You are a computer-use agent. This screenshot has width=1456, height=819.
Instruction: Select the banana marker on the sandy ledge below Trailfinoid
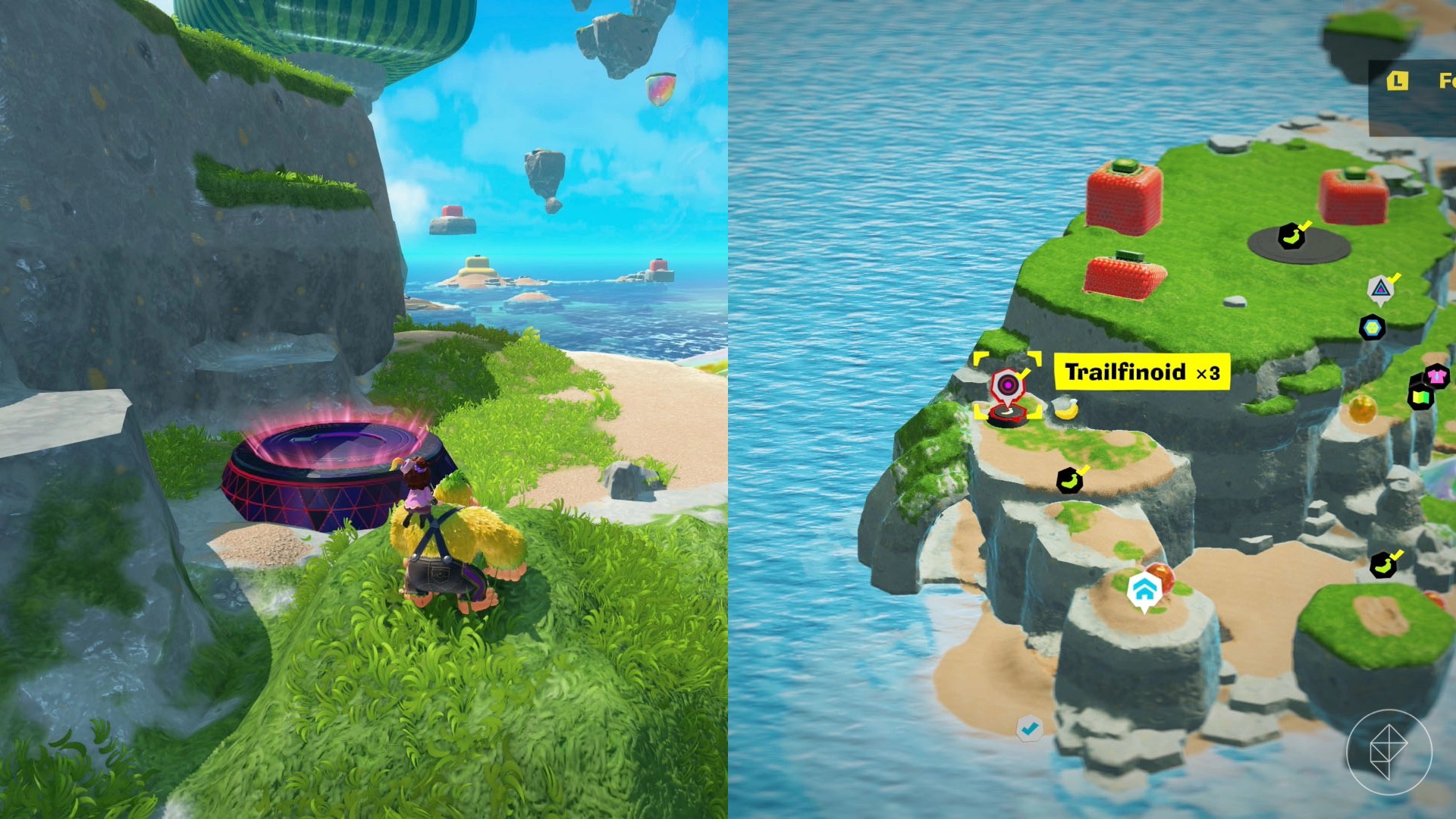tap(1069, 480)
